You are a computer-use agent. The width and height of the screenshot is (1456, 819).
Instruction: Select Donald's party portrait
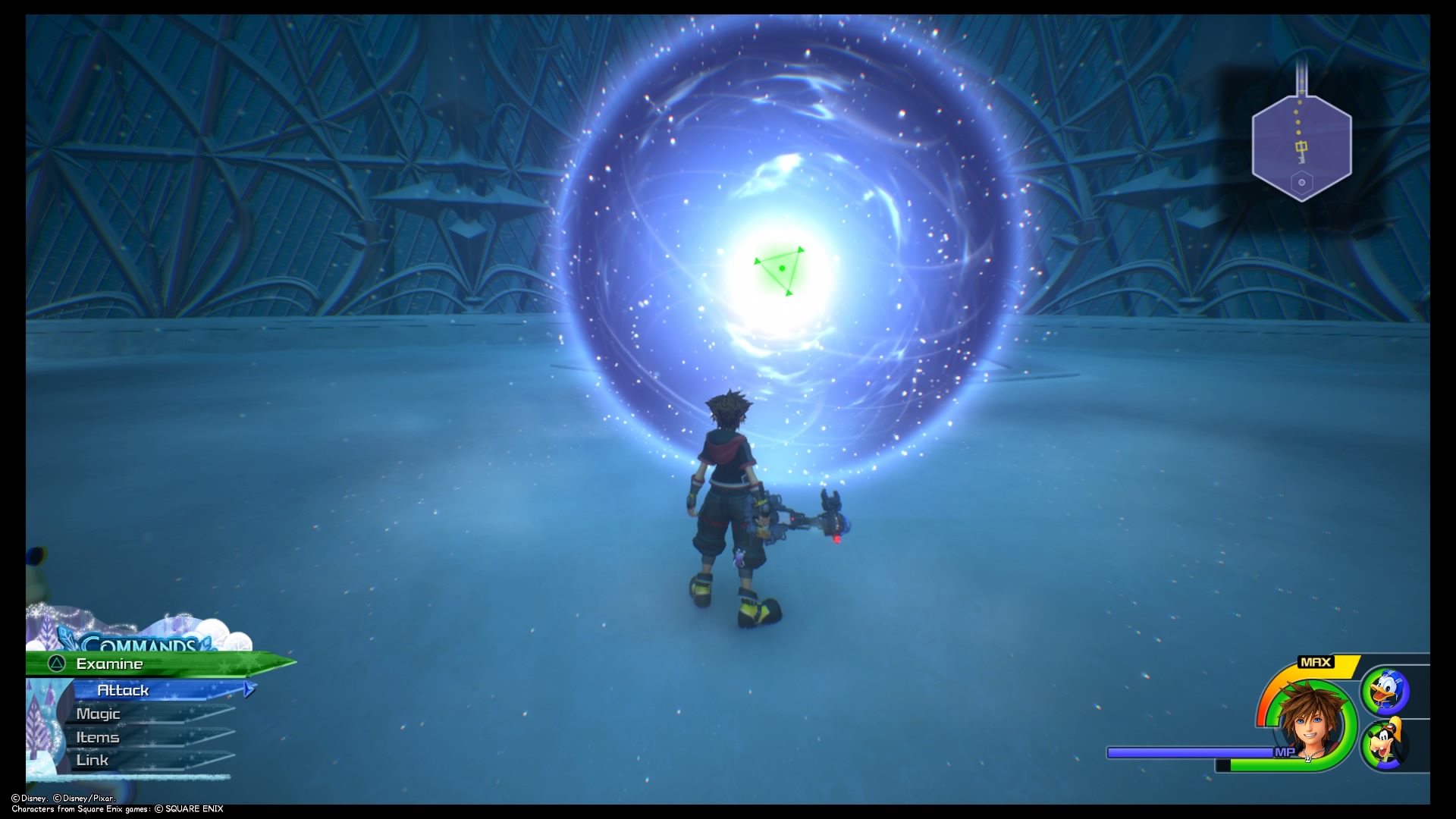(1387, 692)
